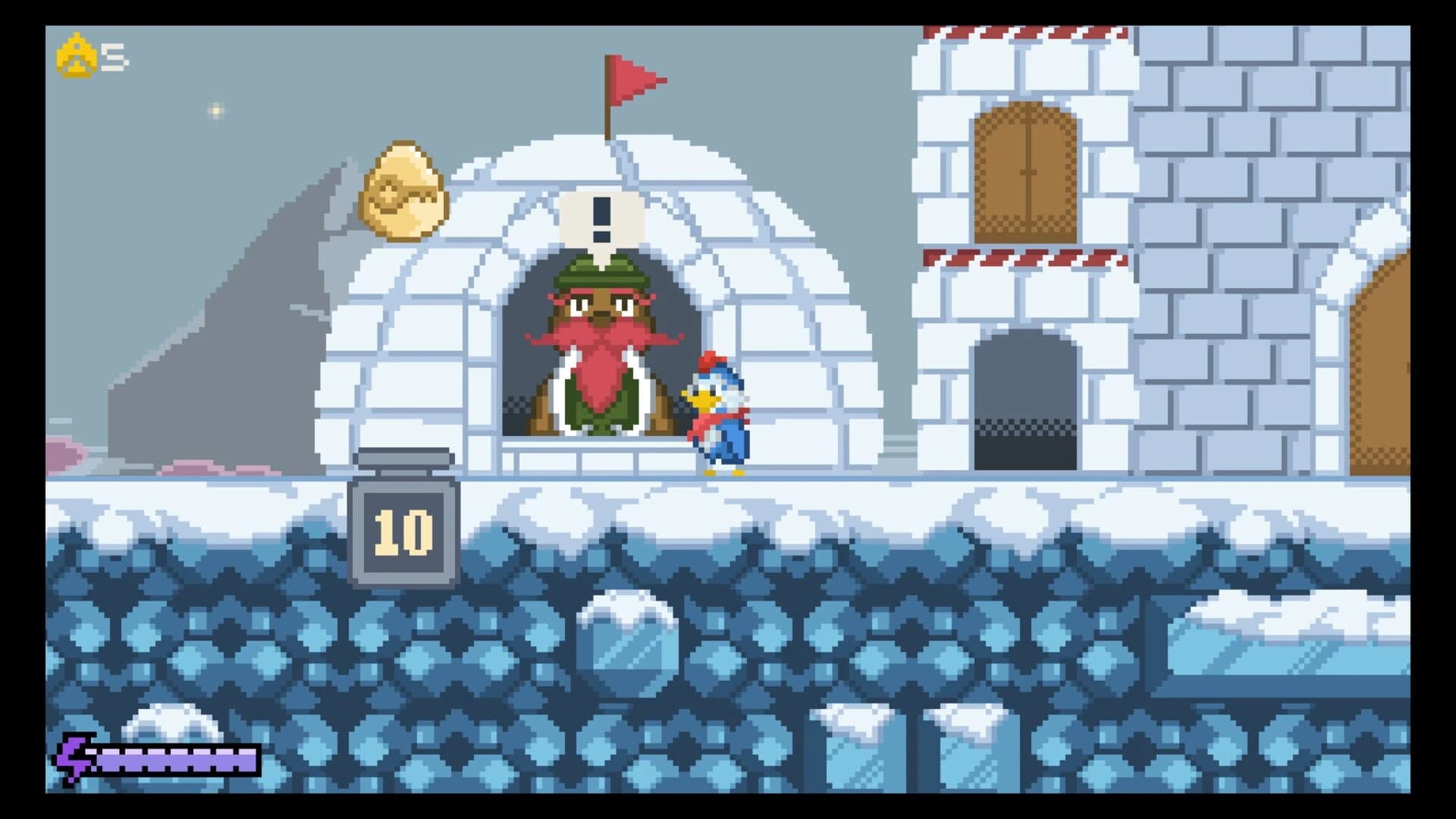Image resolution: width=1456 pixels, height=819 pixels.
Task: Select the golden key egg collectible
Action: [x=402, y=188]
